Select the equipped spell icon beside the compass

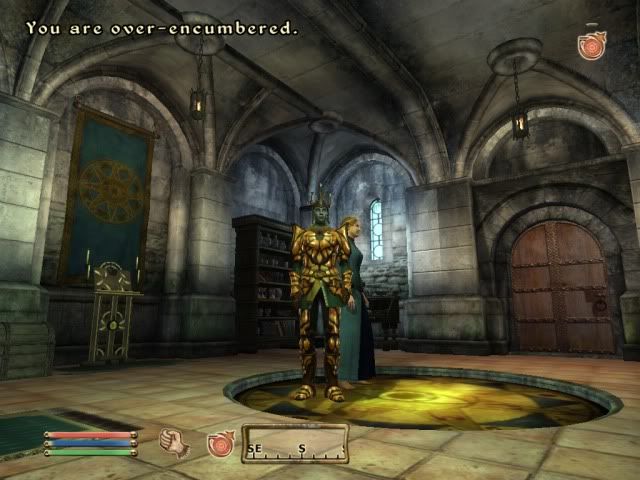pos(220,443)
